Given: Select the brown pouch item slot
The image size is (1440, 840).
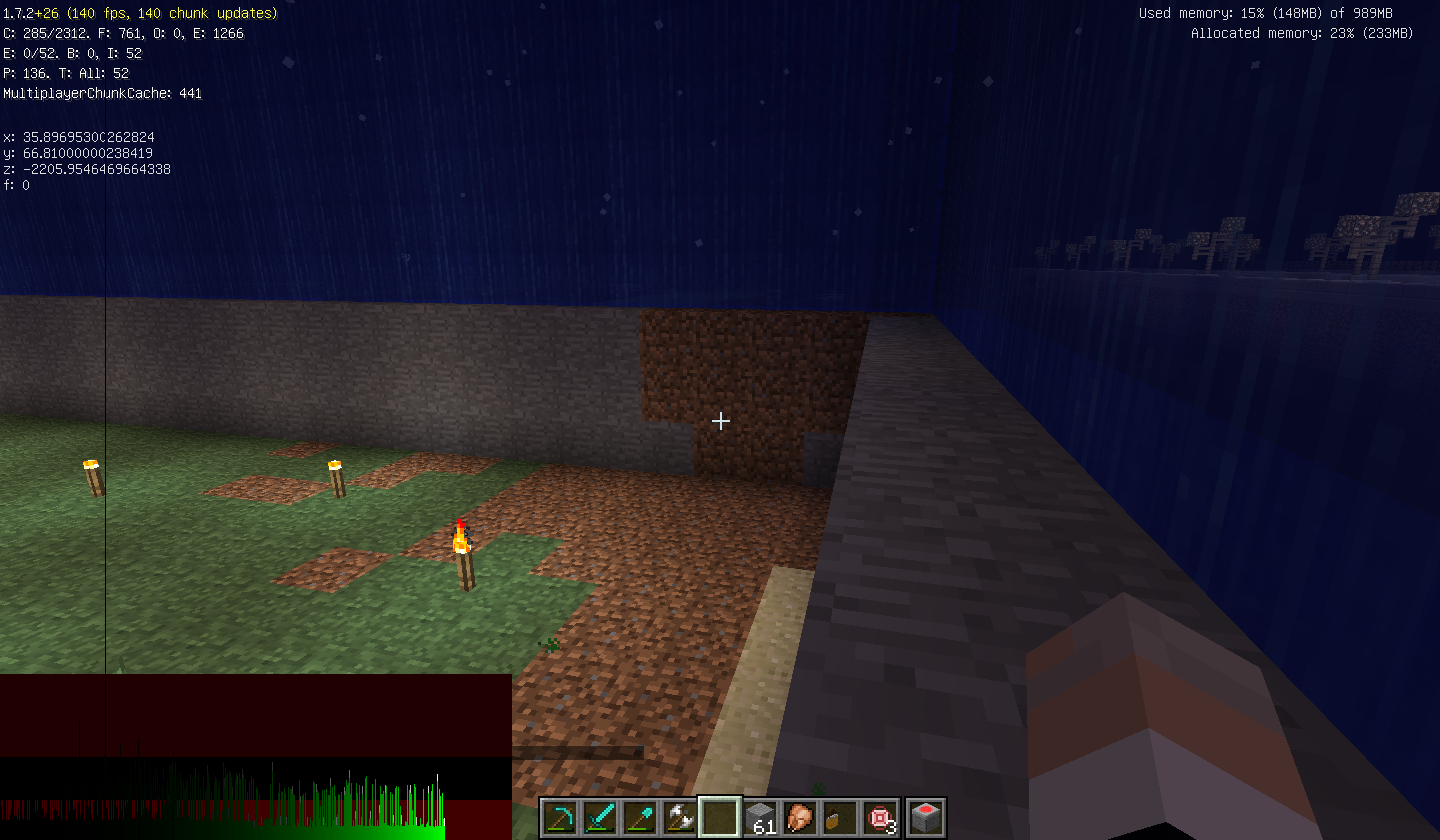Looking at the screenshot, I should pyautogui.click(x=841, y=817).
